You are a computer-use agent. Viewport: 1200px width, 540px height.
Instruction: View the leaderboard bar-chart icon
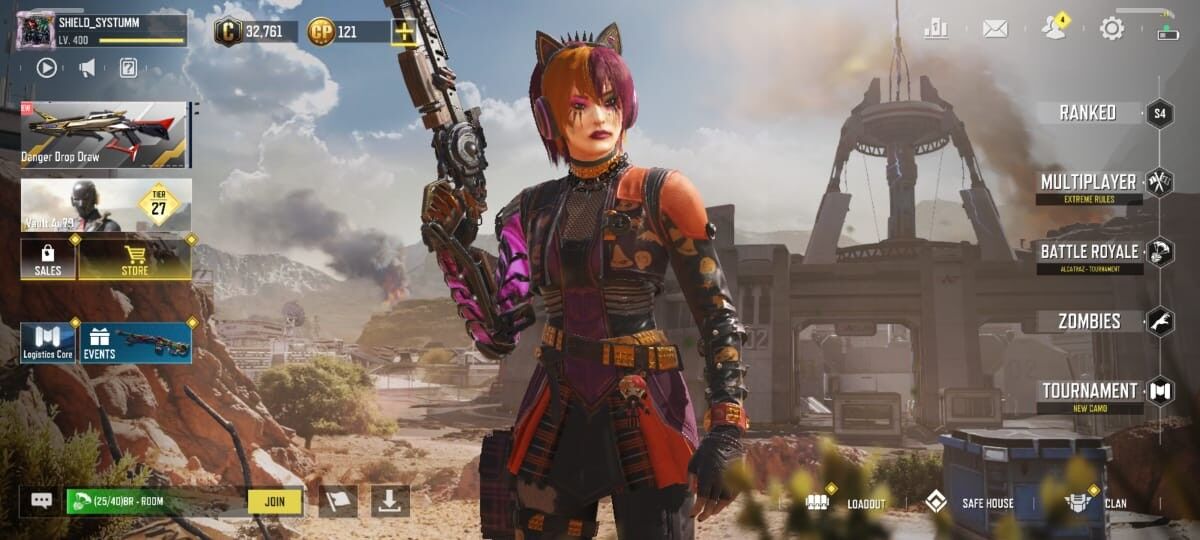pos(936,28)
